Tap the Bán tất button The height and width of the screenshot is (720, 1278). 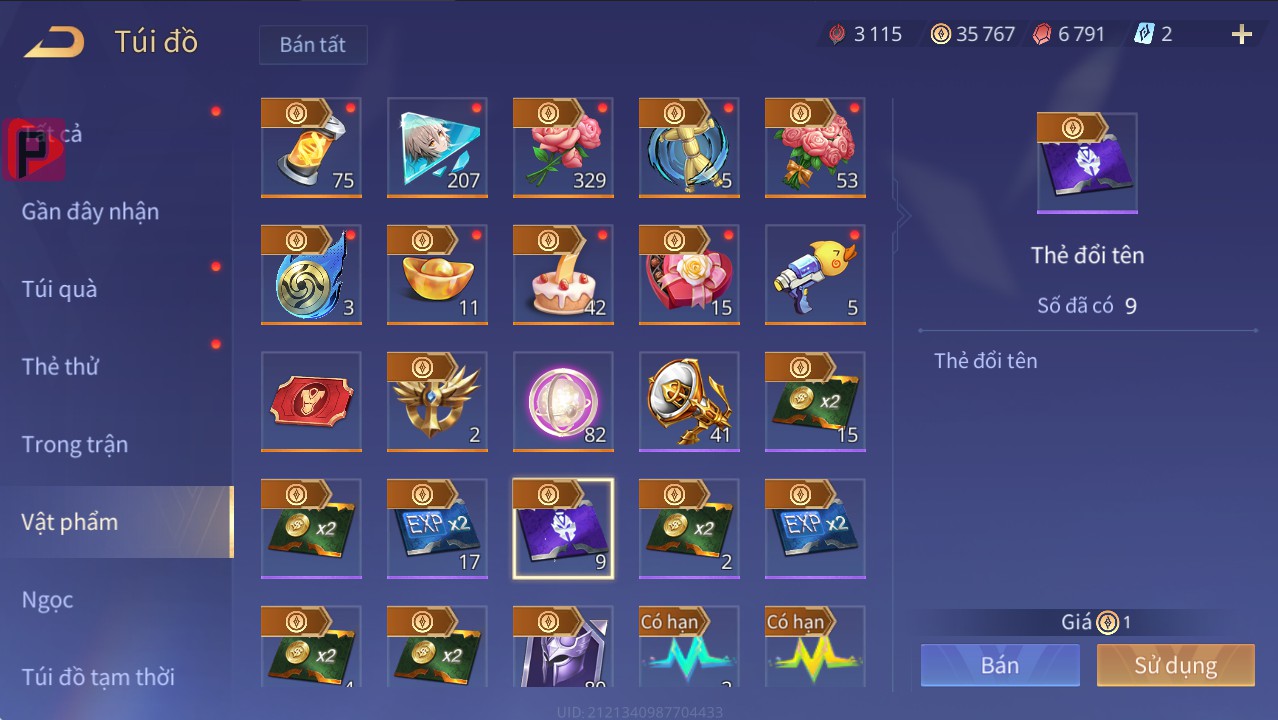[313, 45]
